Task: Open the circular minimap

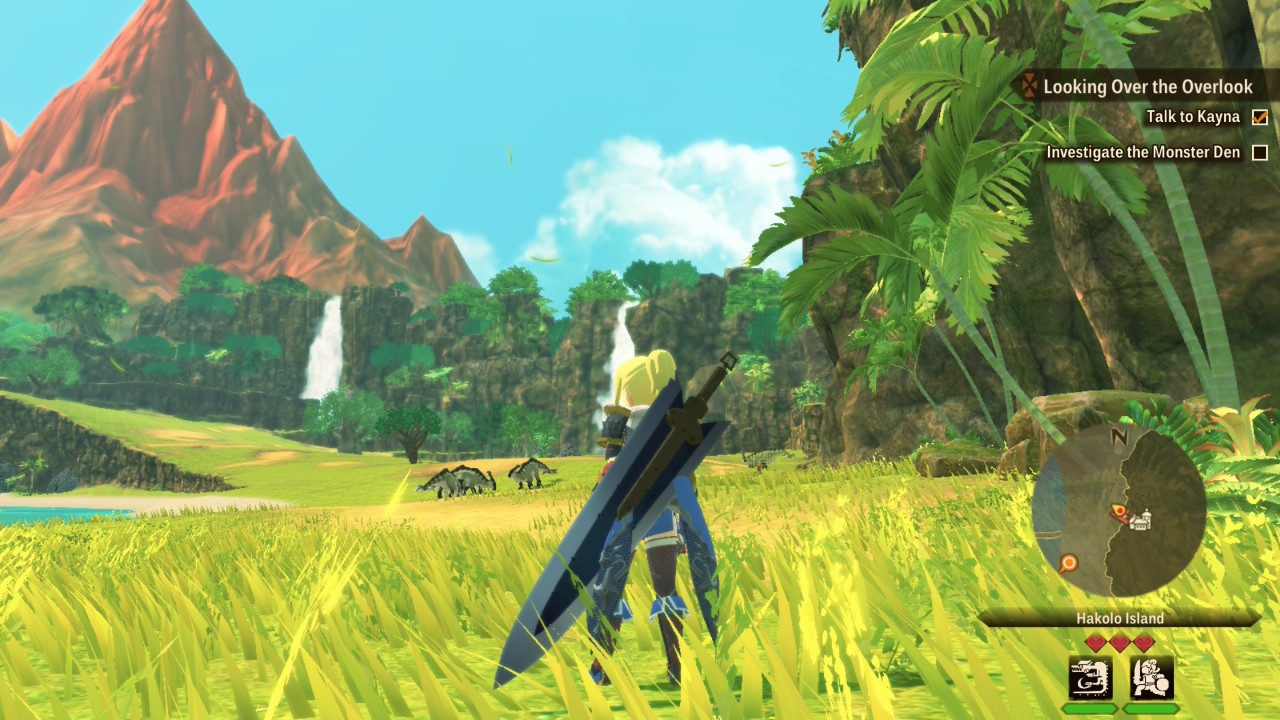Action: coord(1119,511)
